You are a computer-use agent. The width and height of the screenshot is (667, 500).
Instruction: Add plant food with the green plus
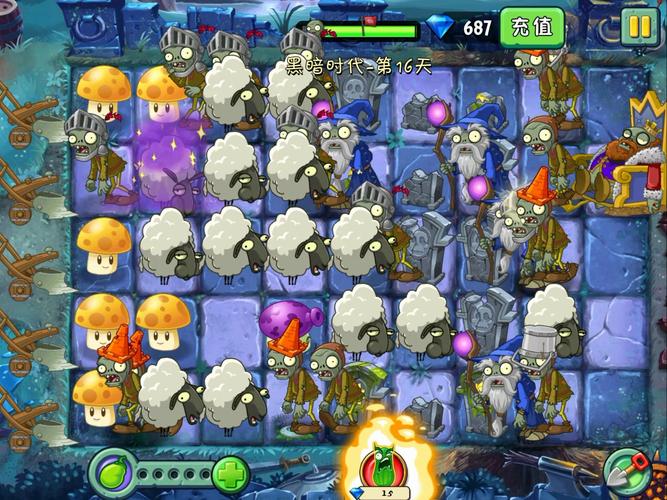pyautogui.click(x=230, y=471)
